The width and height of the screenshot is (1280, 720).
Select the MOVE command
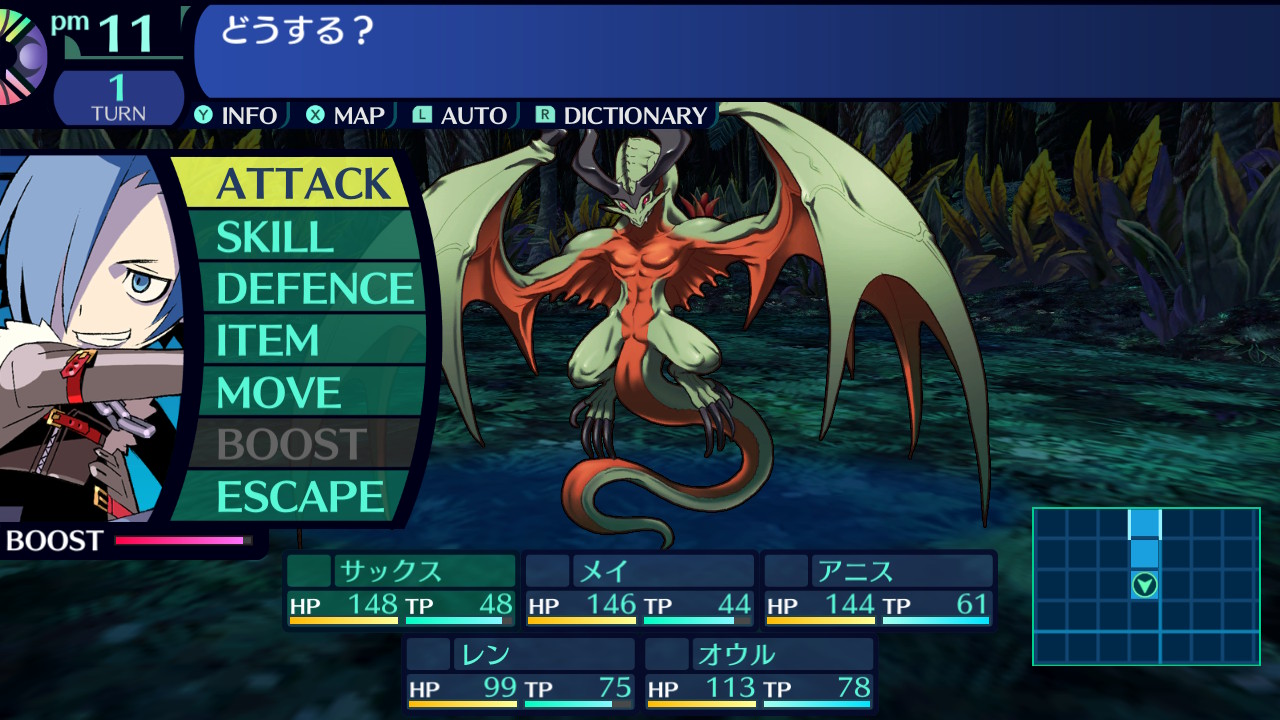(278, 393)
